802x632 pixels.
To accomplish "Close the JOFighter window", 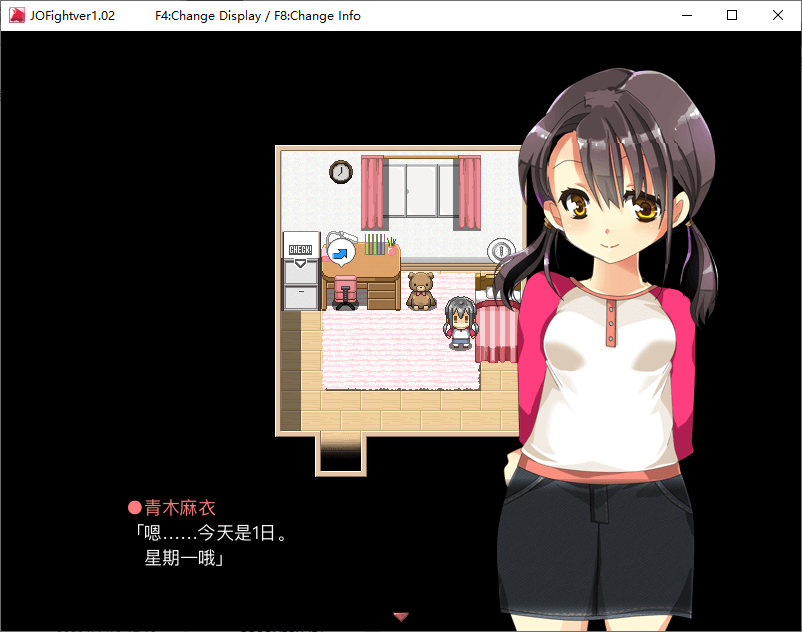I will click(778, 16).
